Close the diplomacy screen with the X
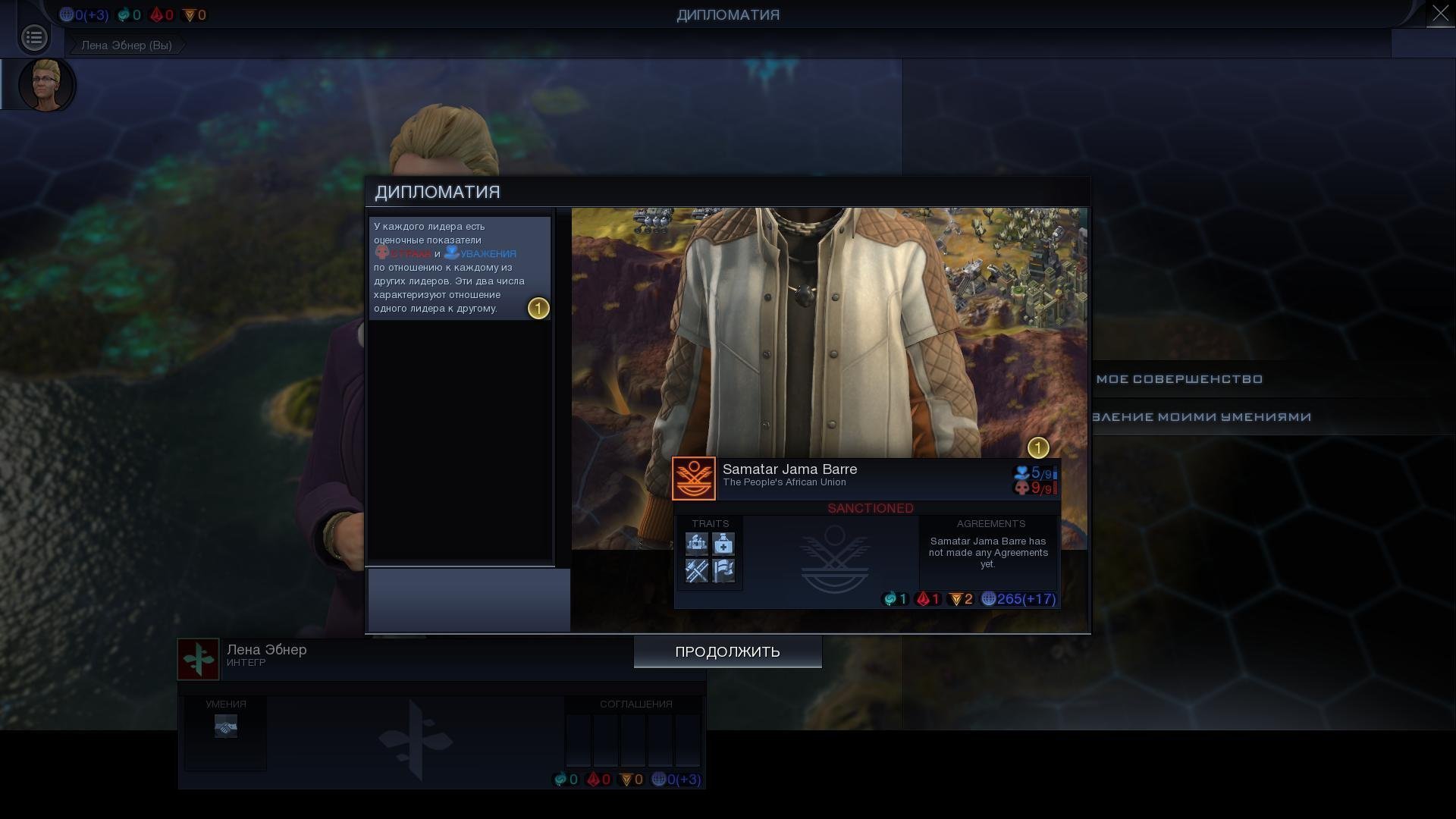This screenshot has width=1456, height=819. pos(1440,14)
